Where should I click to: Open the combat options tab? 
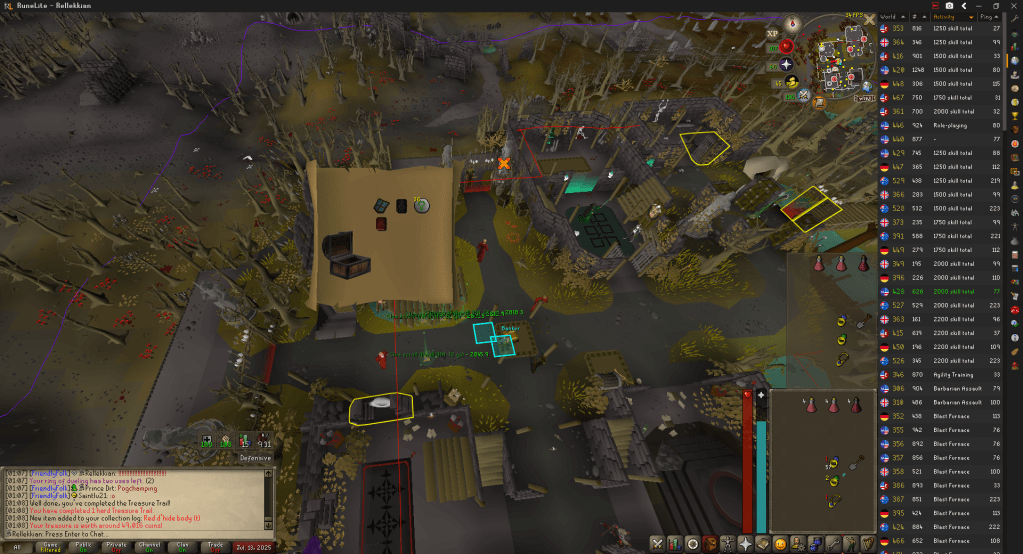point(658,543)
